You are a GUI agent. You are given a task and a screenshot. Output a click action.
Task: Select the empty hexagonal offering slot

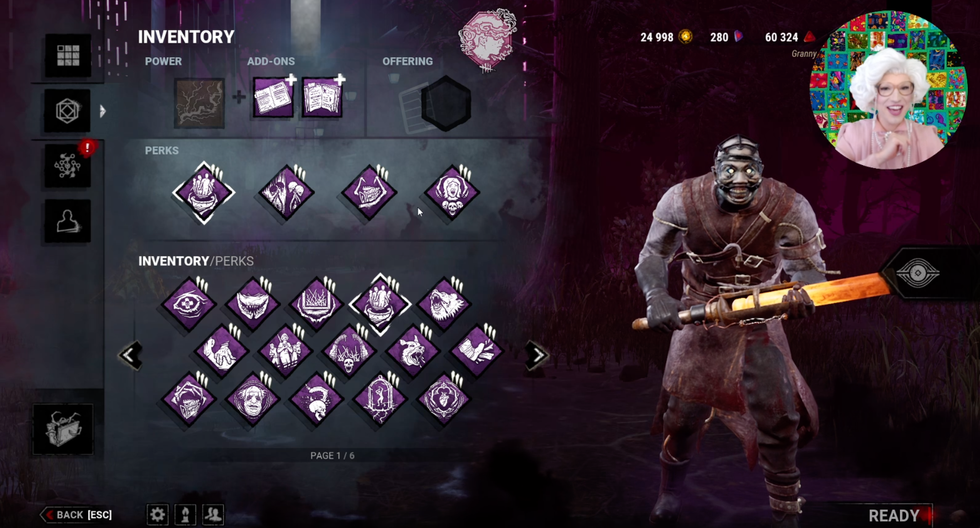[x=446, y=102]
